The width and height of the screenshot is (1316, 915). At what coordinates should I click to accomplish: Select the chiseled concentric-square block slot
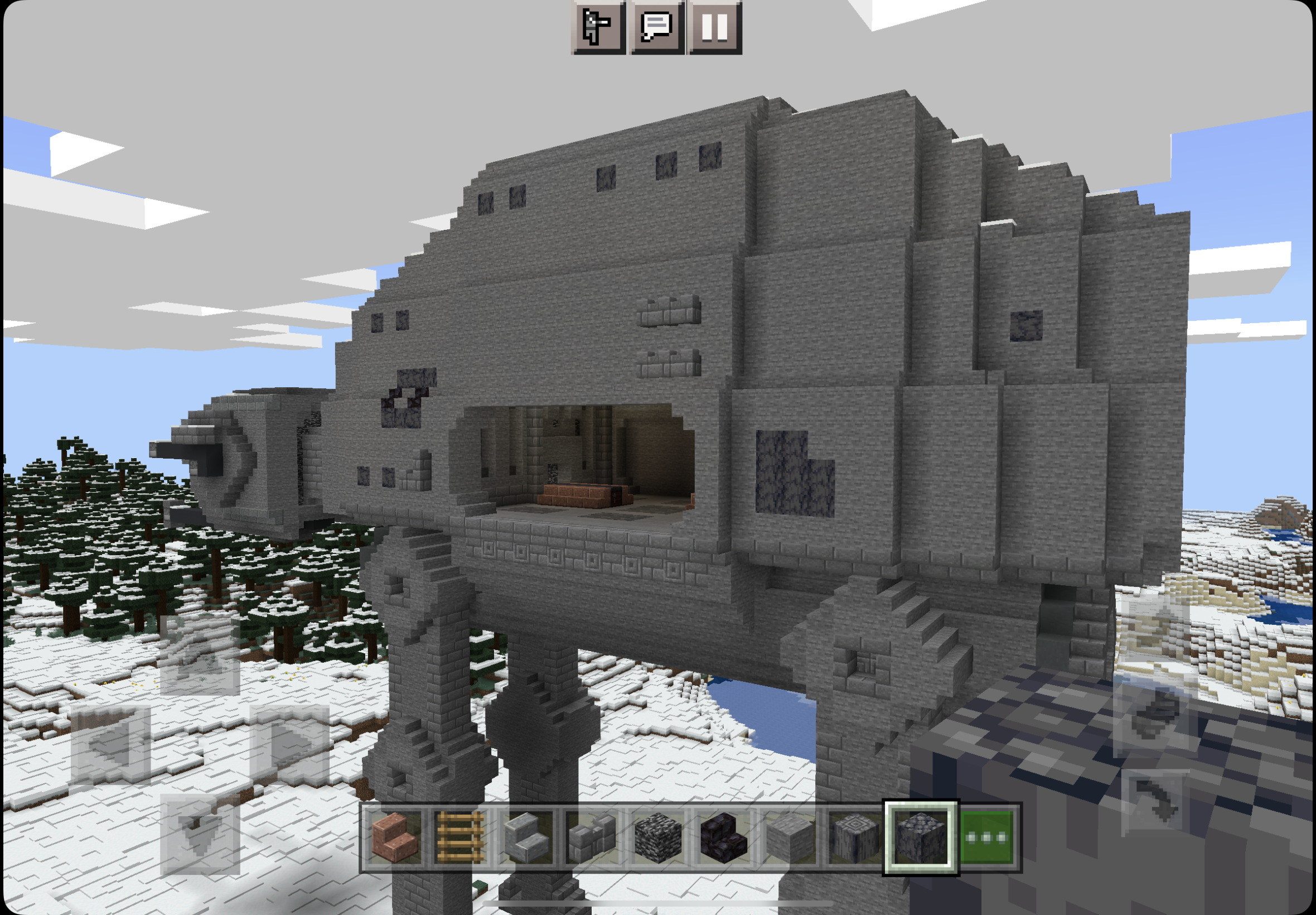pos(855,836)
